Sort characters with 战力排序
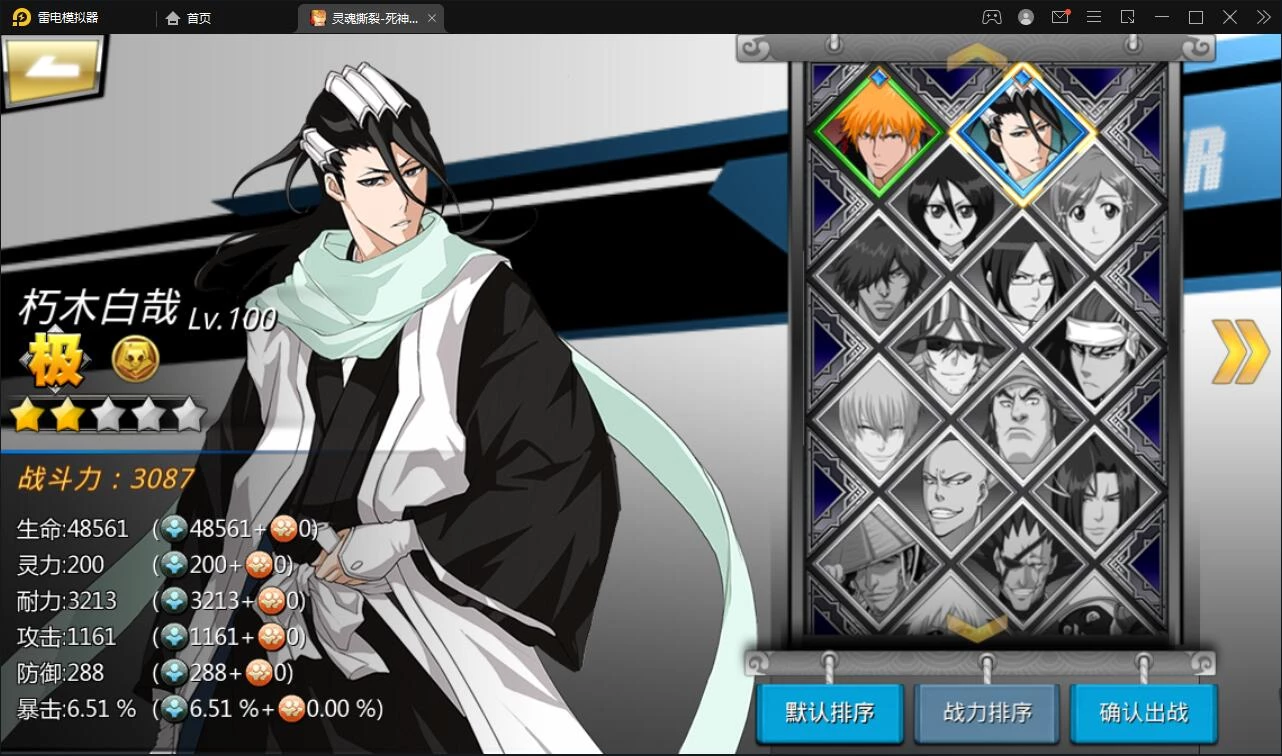The width and height of the screenshot is (1282, 756). pos(987,712)
